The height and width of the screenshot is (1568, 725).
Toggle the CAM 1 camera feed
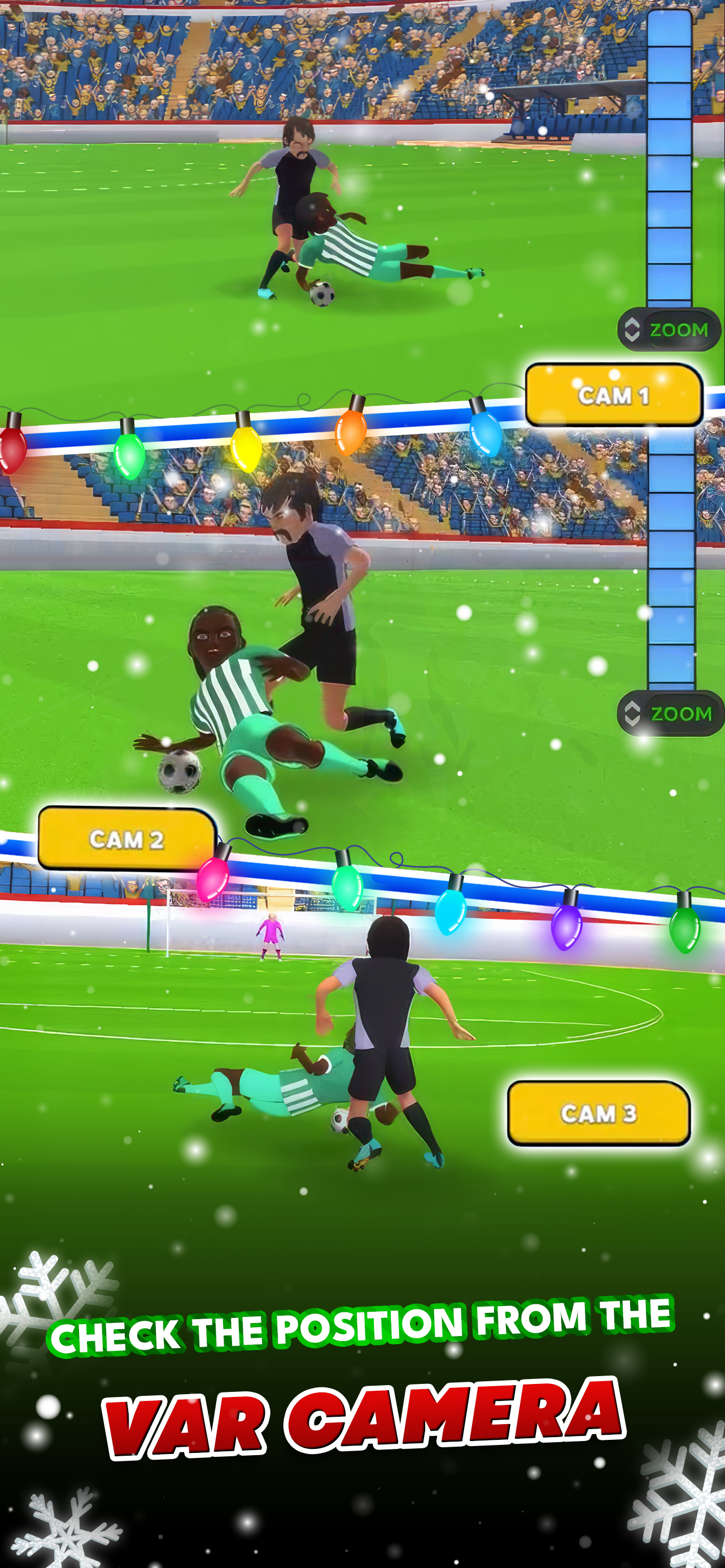[615, 394]
